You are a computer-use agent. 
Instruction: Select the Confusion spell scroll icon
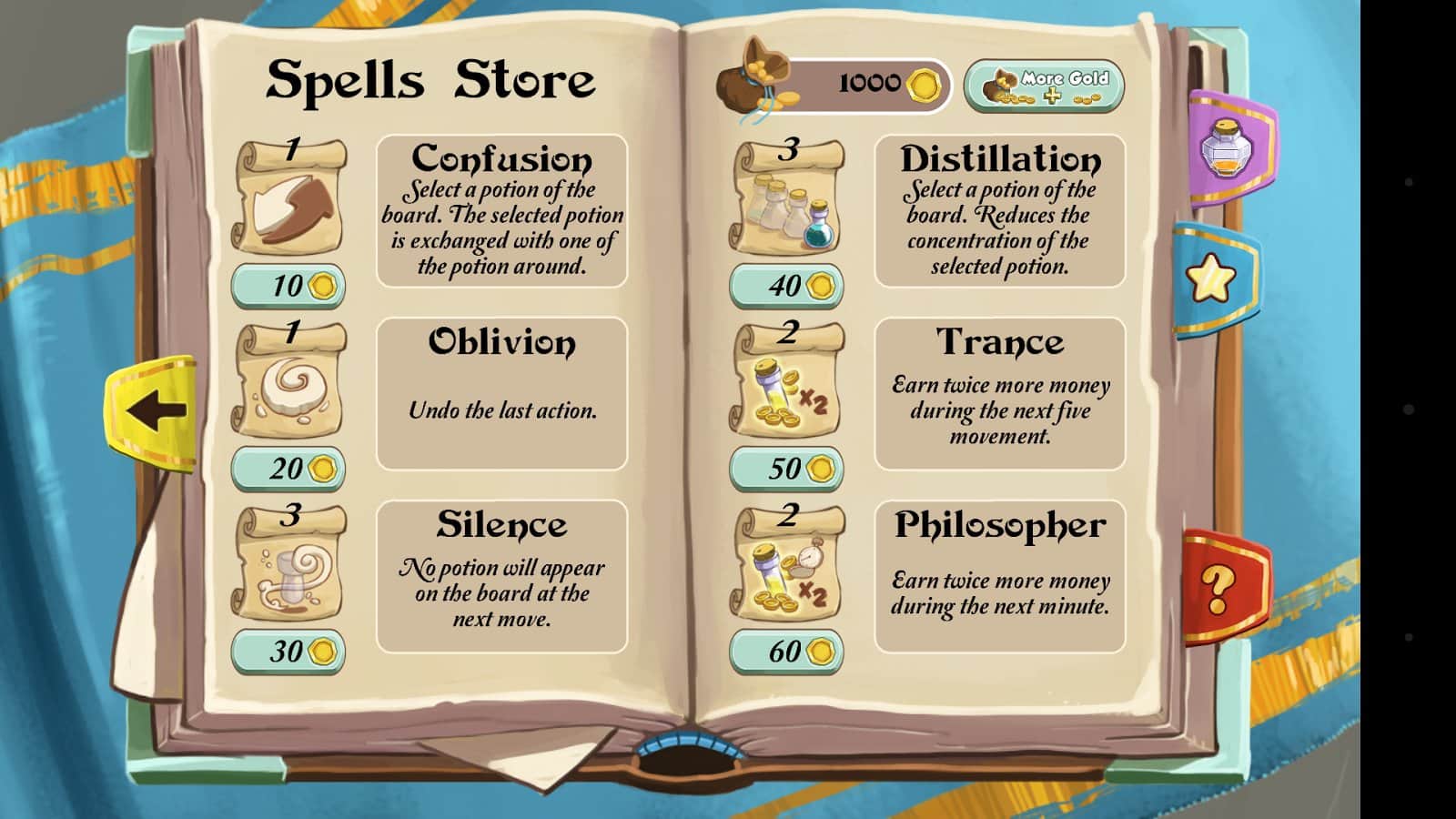click(290, 200)
